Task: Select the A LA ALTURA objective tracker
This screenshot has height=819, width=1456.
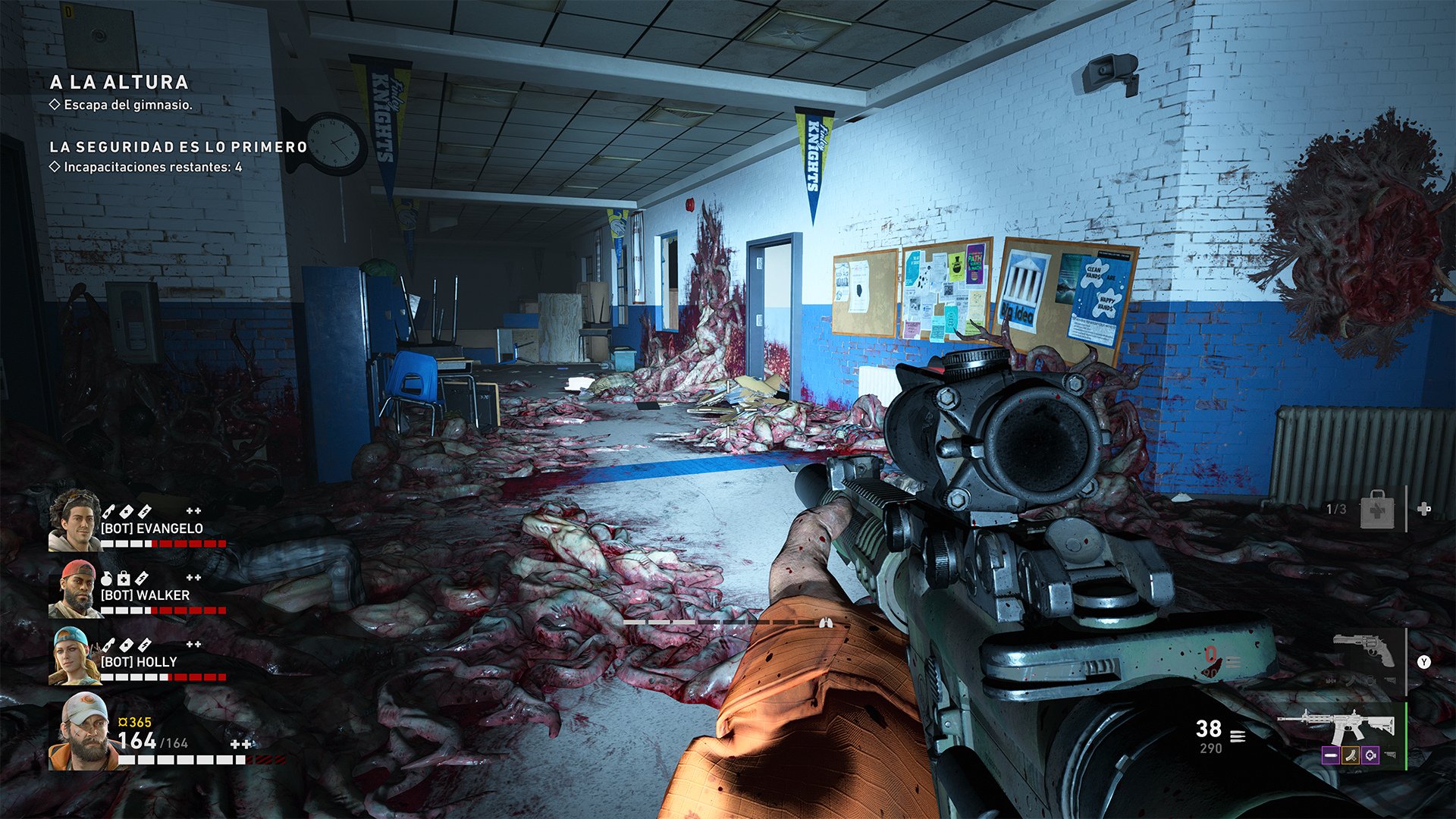Action: (119, 82)
